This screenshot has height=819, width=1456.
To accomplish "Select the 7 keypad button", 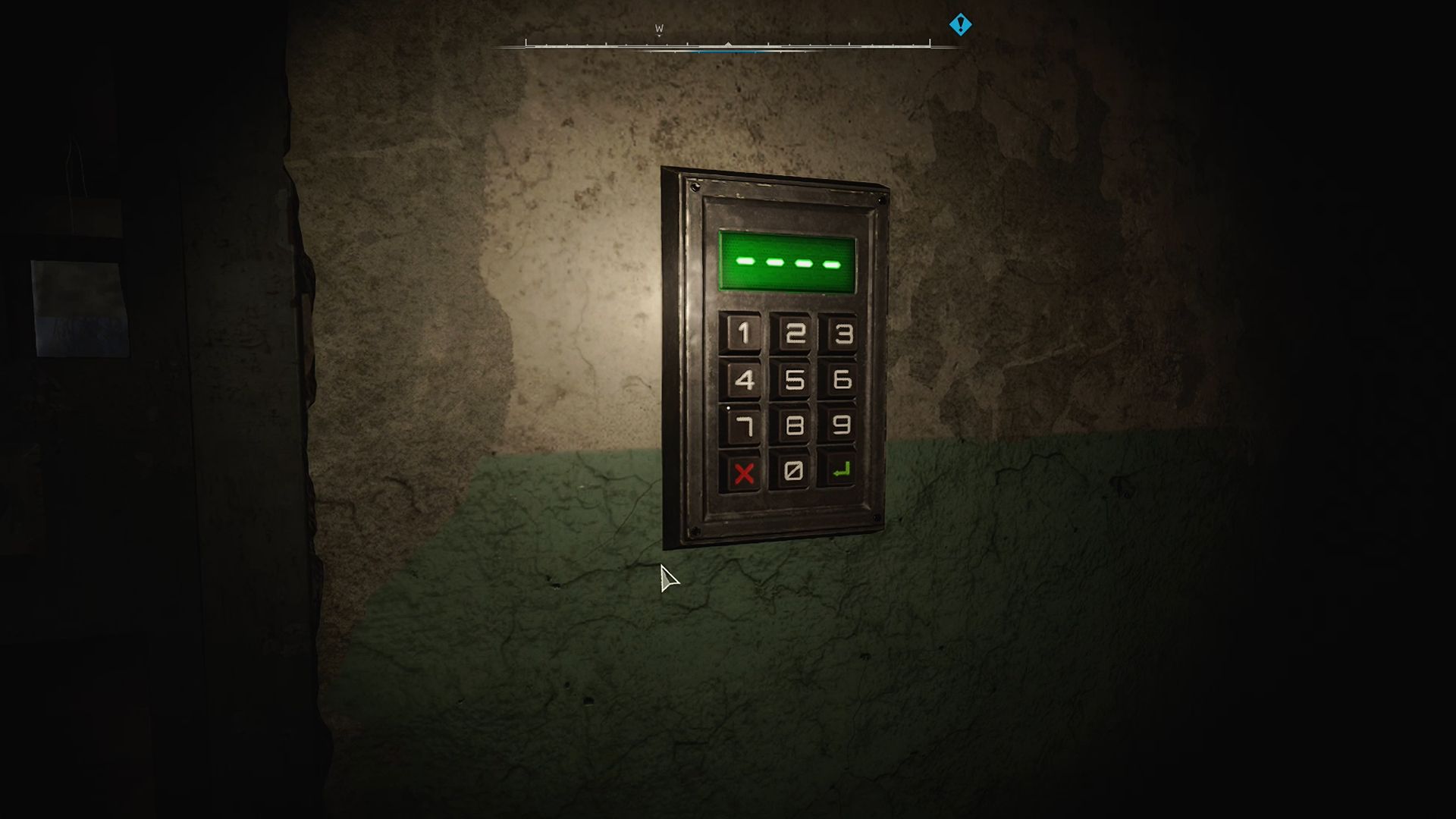I will point(743,426).
